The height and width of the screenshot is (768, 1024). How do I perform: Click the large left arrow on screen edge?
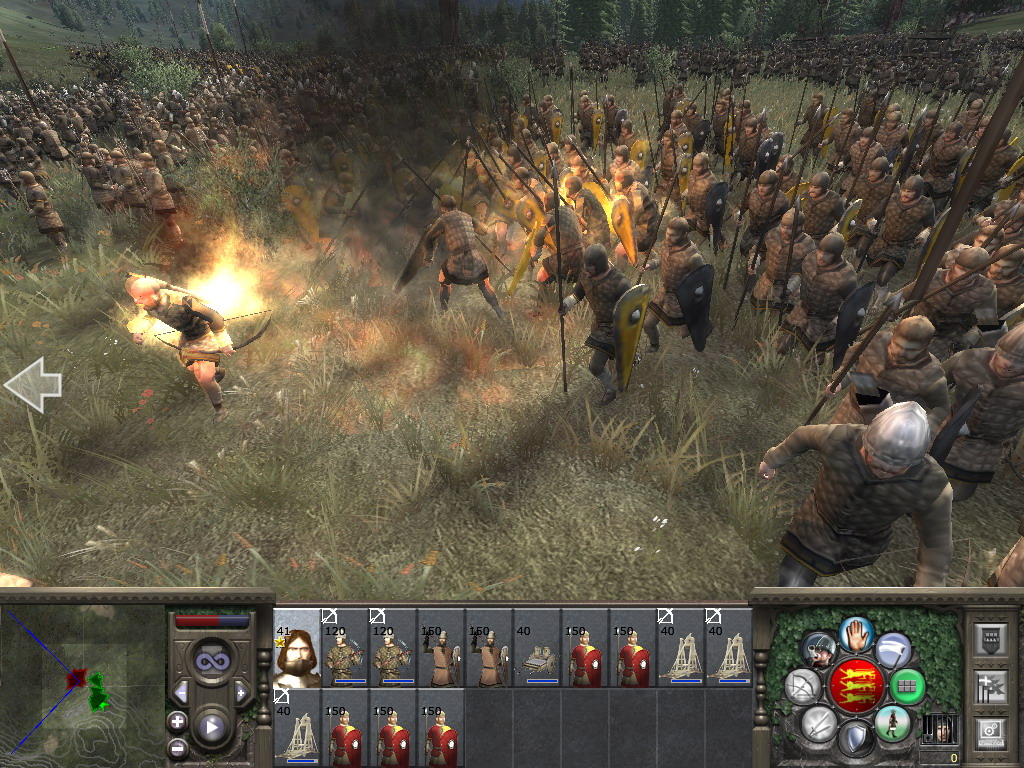pyautogui.click(x=32, y=386)
